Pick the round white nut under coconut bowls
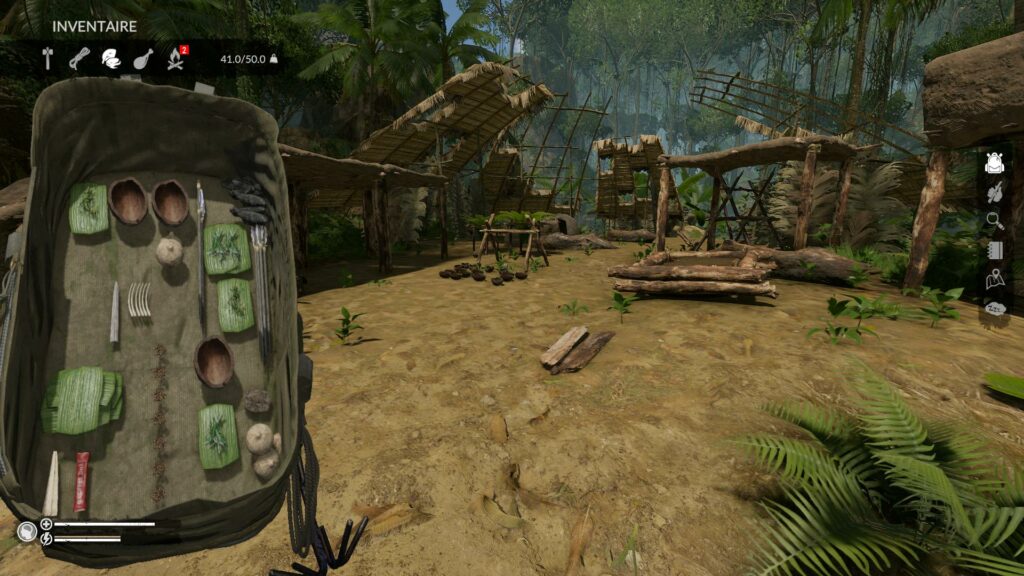 pyautogui.click(x=169, y=249)
